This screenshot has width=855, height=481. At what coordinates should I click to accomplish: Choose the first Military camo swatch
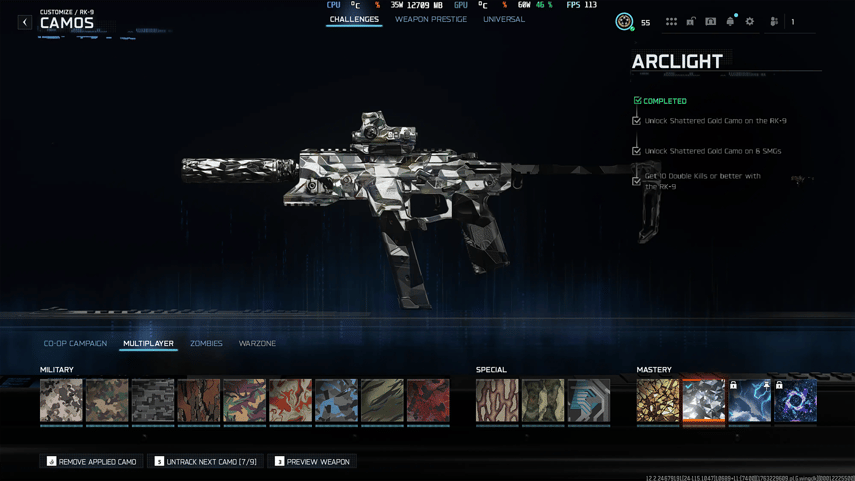(x=61, y=400)
